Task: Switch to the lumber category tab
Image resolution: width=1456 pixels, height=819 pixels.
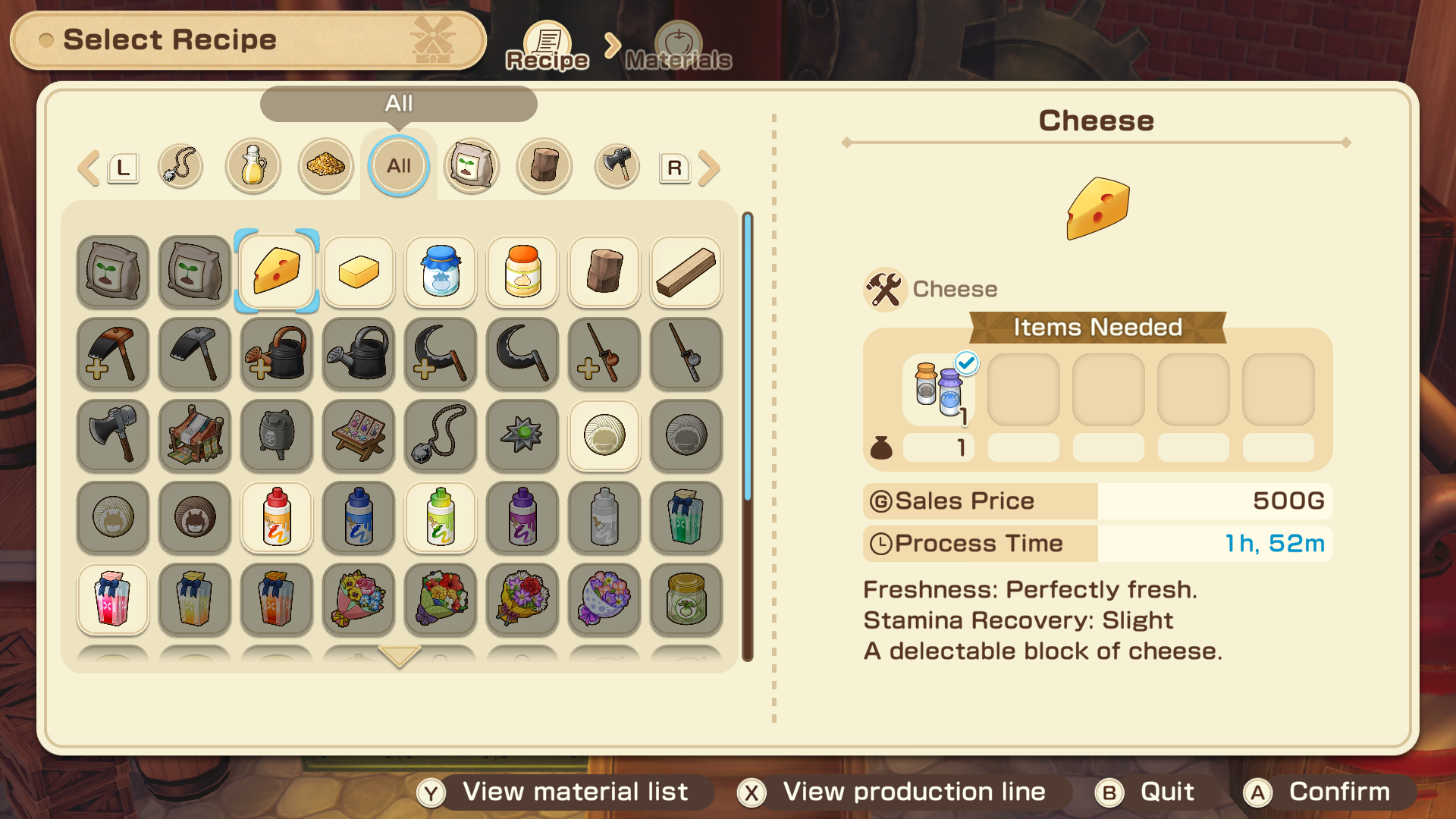Action: pyautogui.click(x=544, y=166)
